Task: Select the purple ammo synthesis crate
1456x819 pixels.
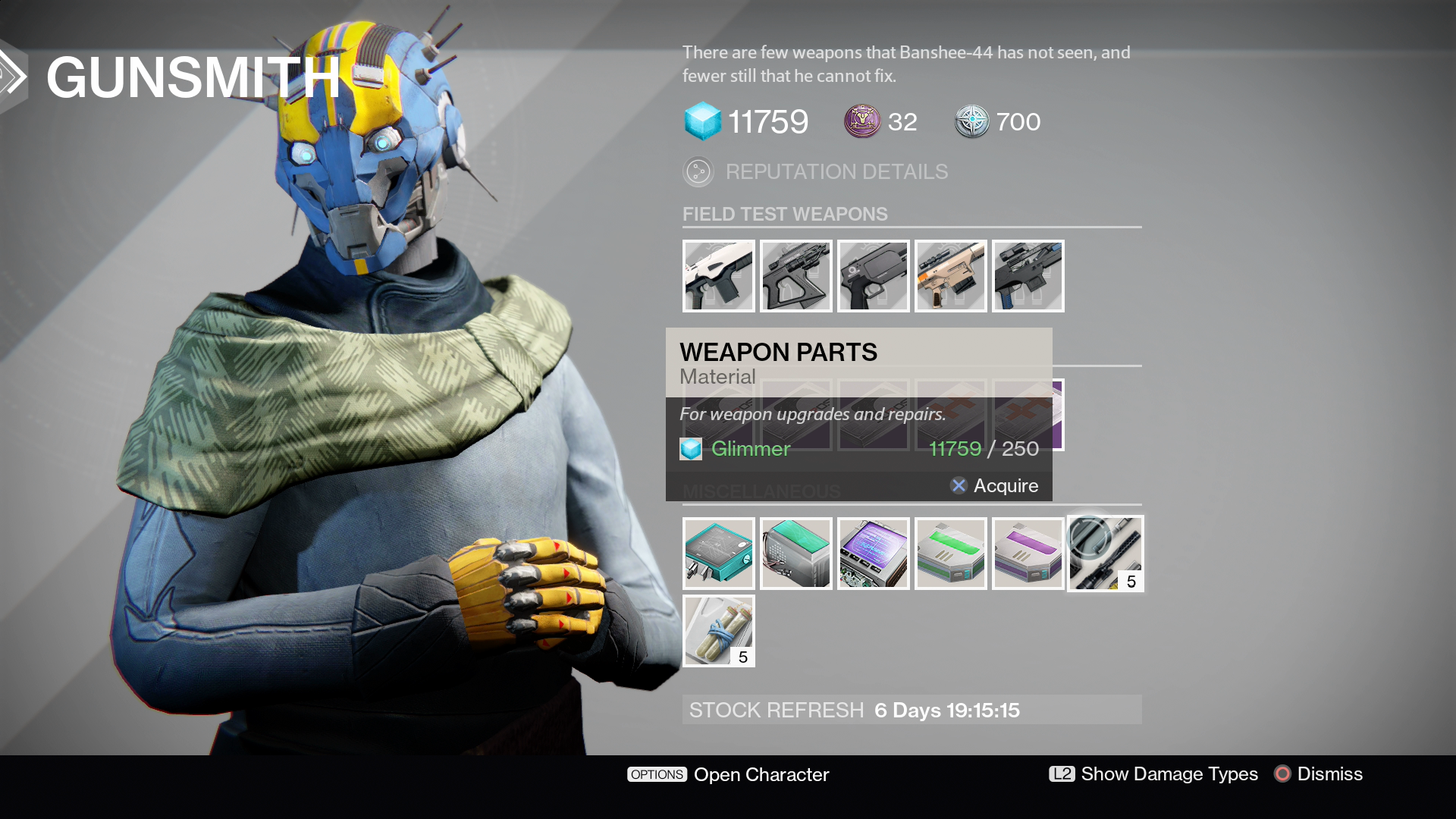Action: point(1028,554)
